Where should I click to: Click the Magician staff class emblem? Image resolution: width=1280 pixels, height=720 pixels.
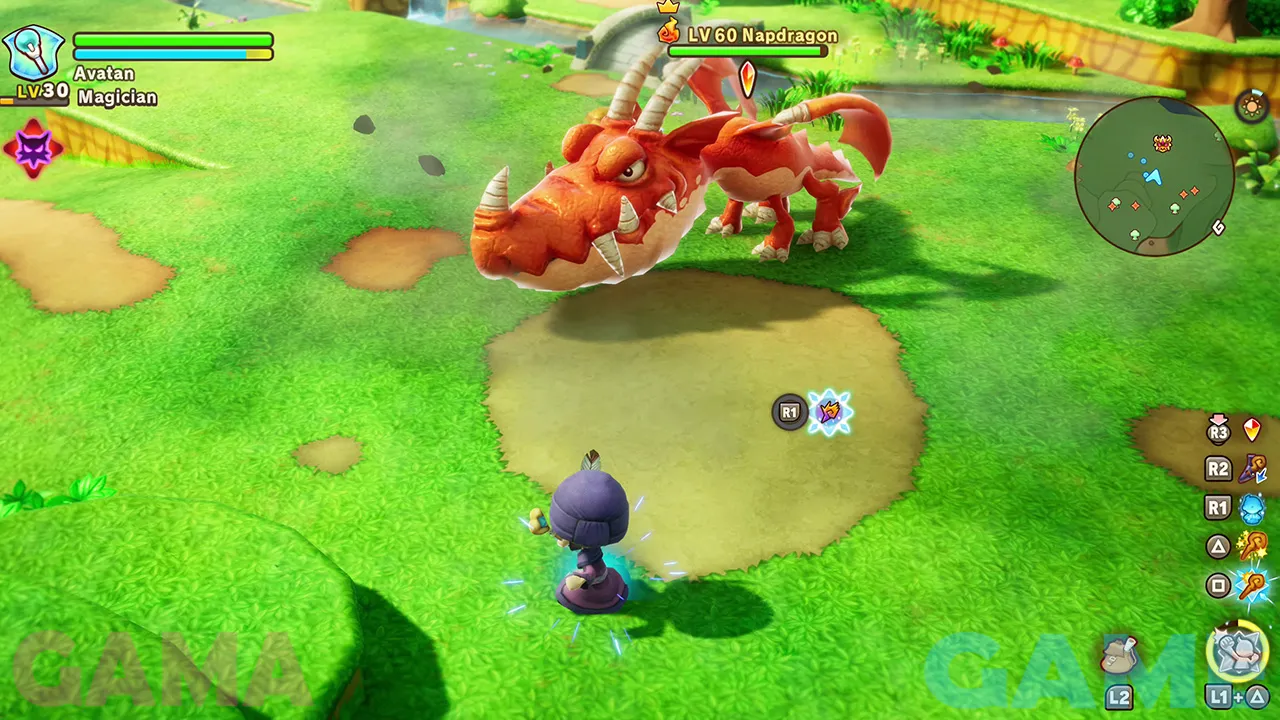pyautogui.click(x=34, y=53)
